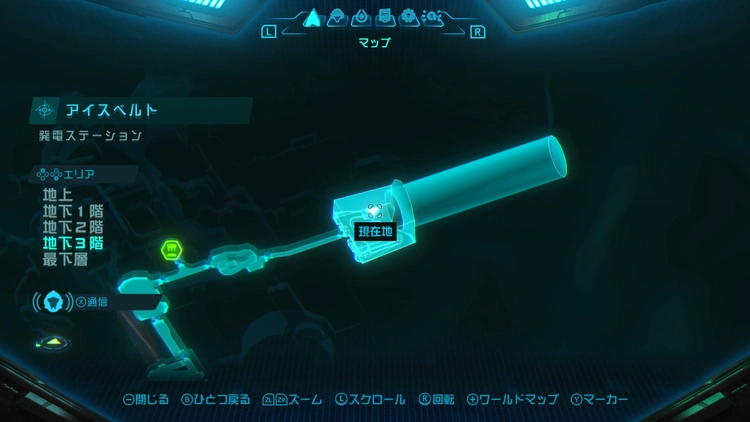
Task: Switch to the log document tab
Action: click(384, 17)
